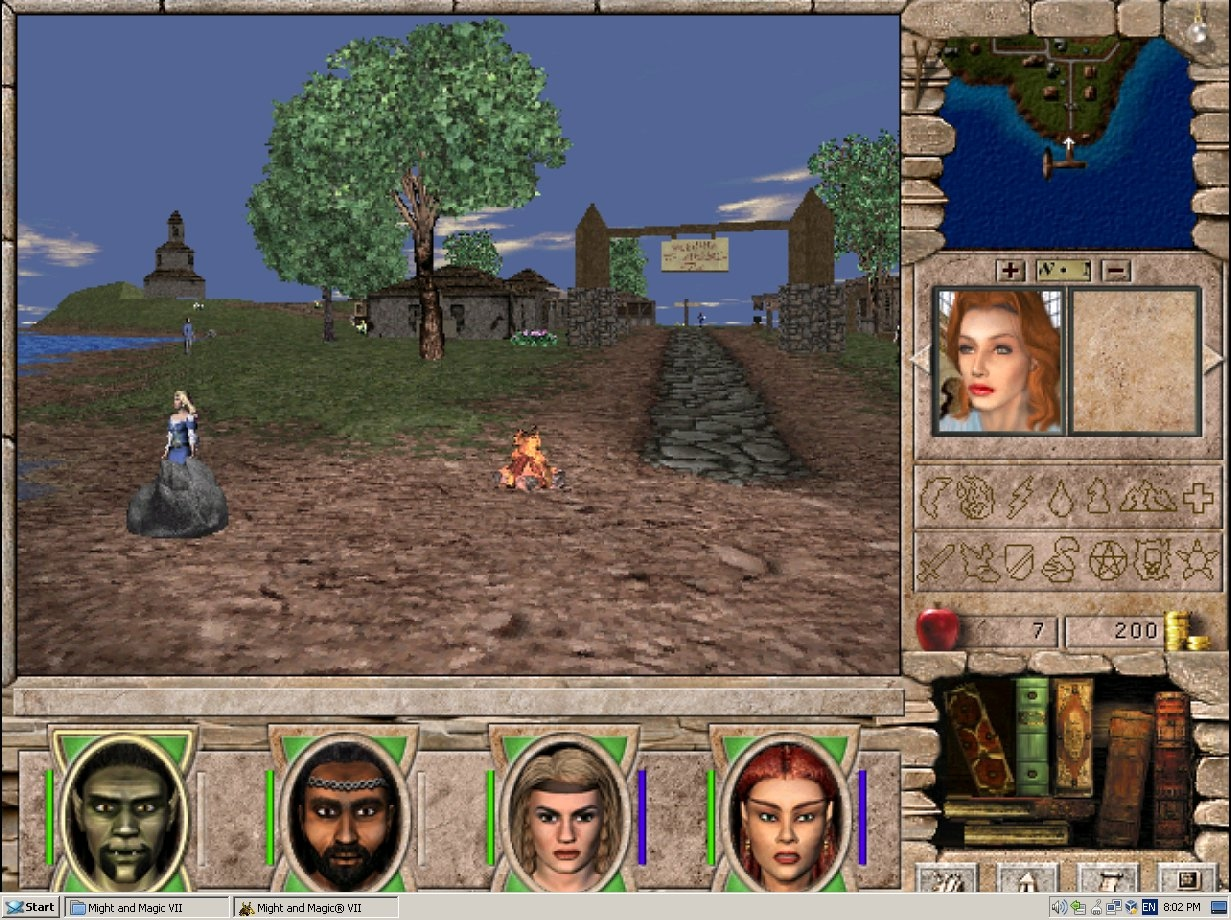
Task: Open the green book on the shelf
Action: tap(1032, 735)
